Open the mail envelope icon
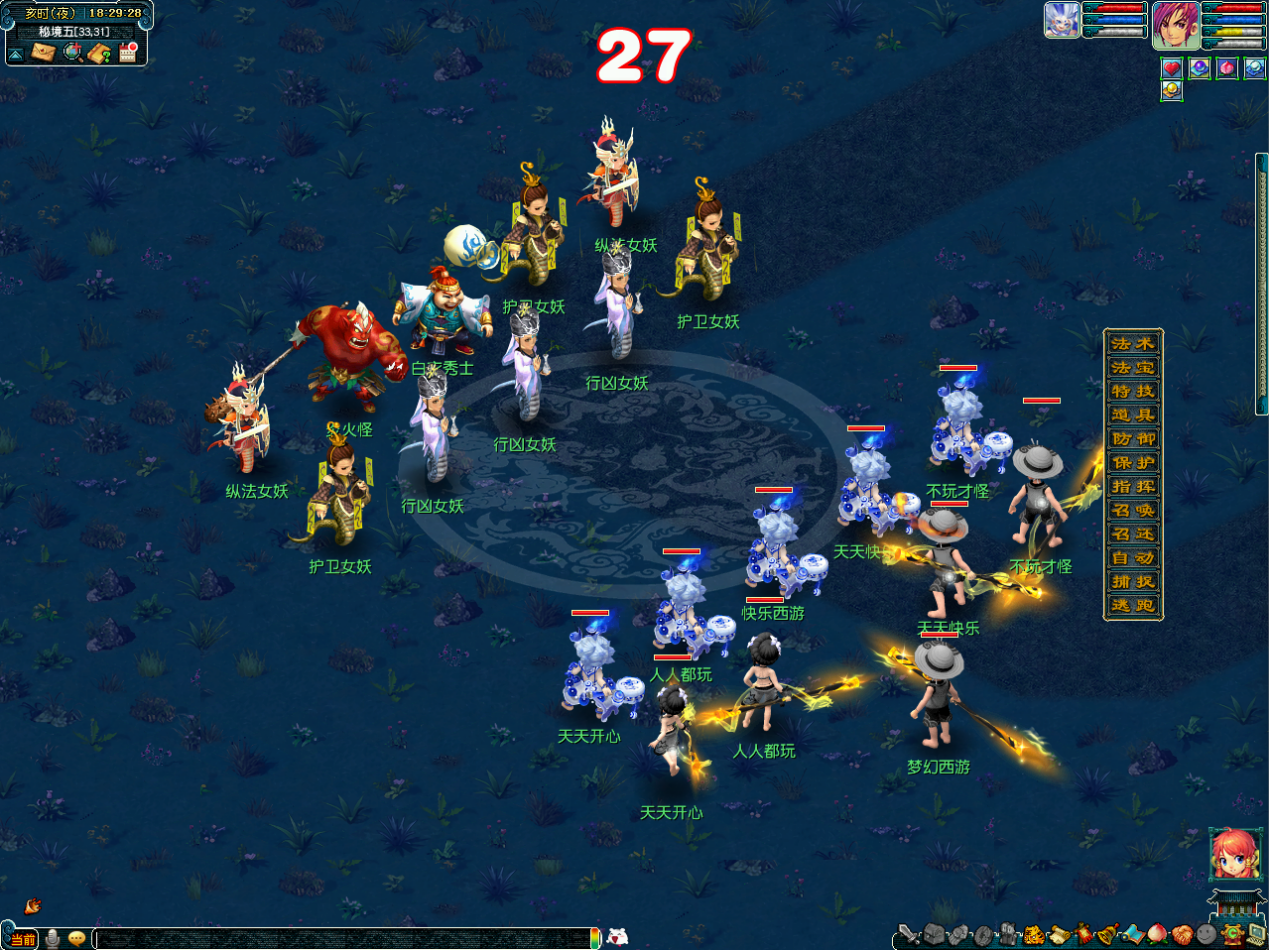 click(x=43, y=53)
